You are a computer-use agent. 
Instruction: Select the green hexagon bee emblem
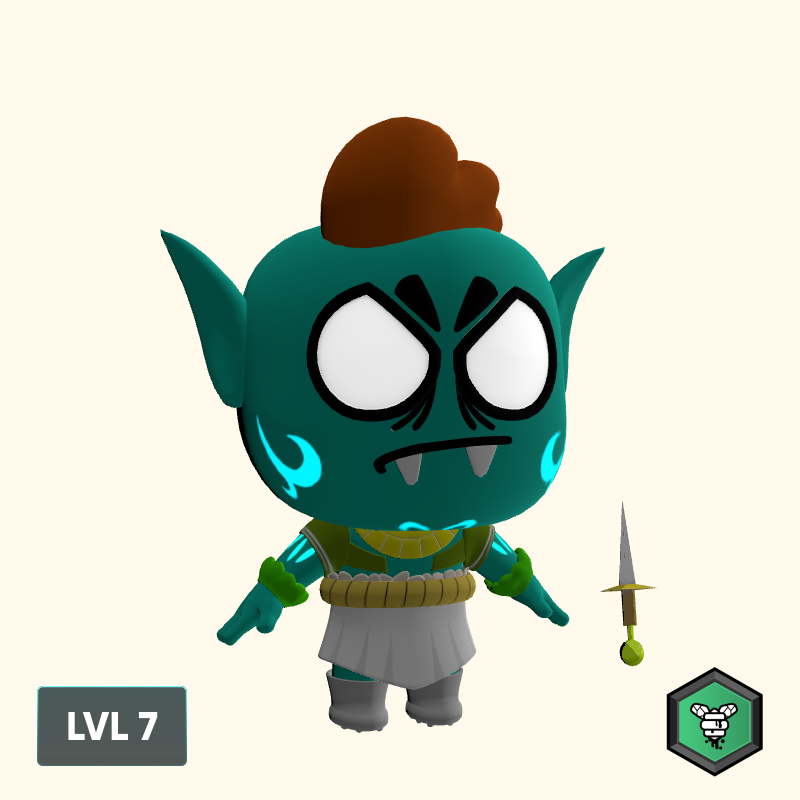pyautogui.click(x=714, y=722)
